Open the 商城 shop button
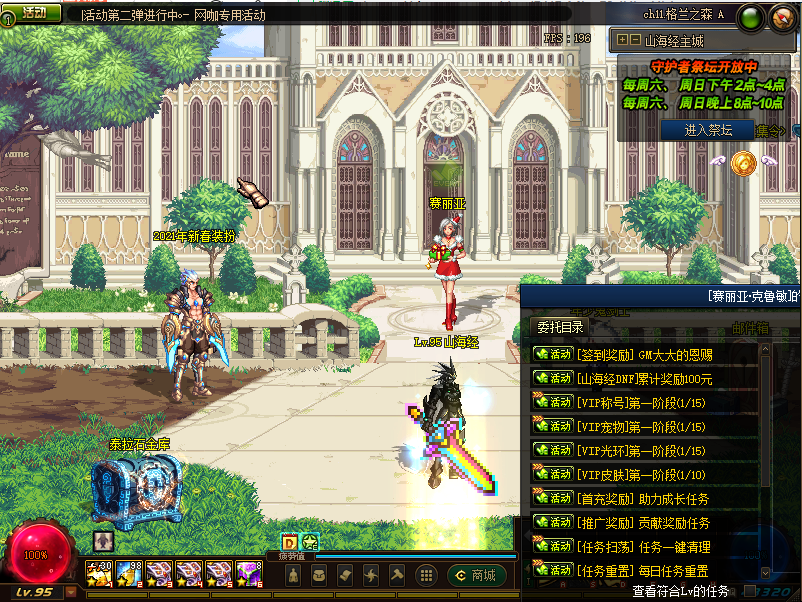Screen dimensions: 802x602 point(476,575)
